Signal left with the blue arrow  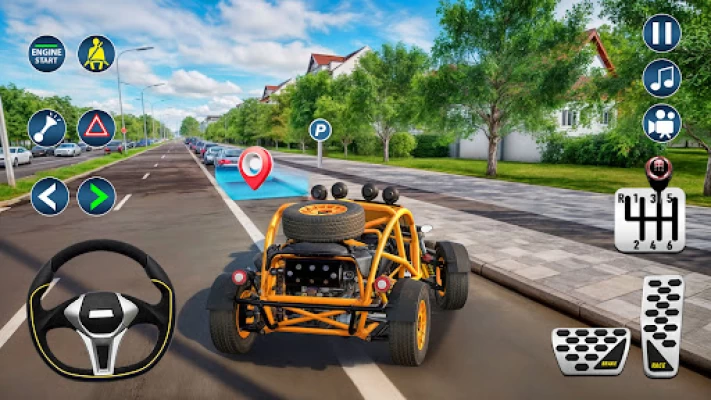49,196
